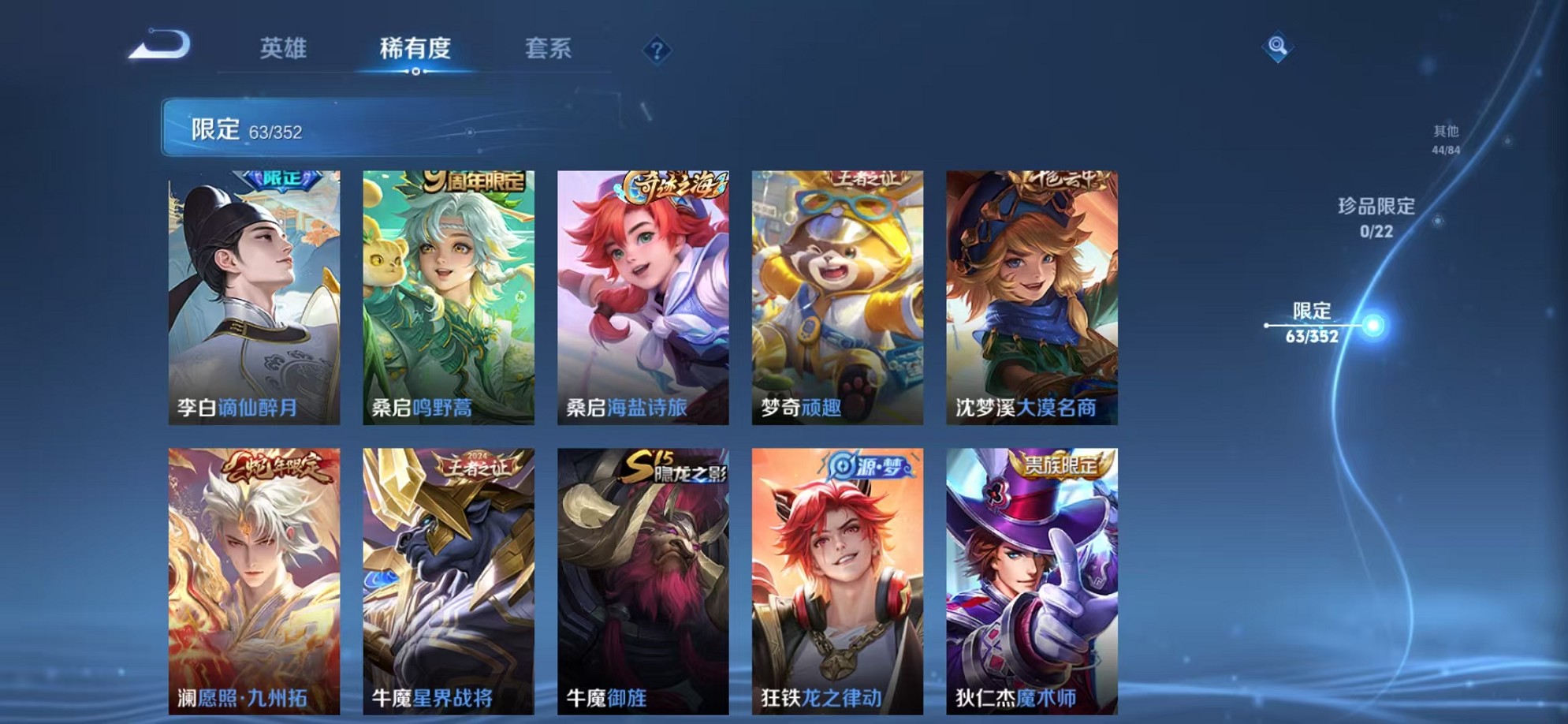1568x724 pixels.
Task: Switch to the 套系 tab
Action: pyautogui.click(x=549, y=49)
